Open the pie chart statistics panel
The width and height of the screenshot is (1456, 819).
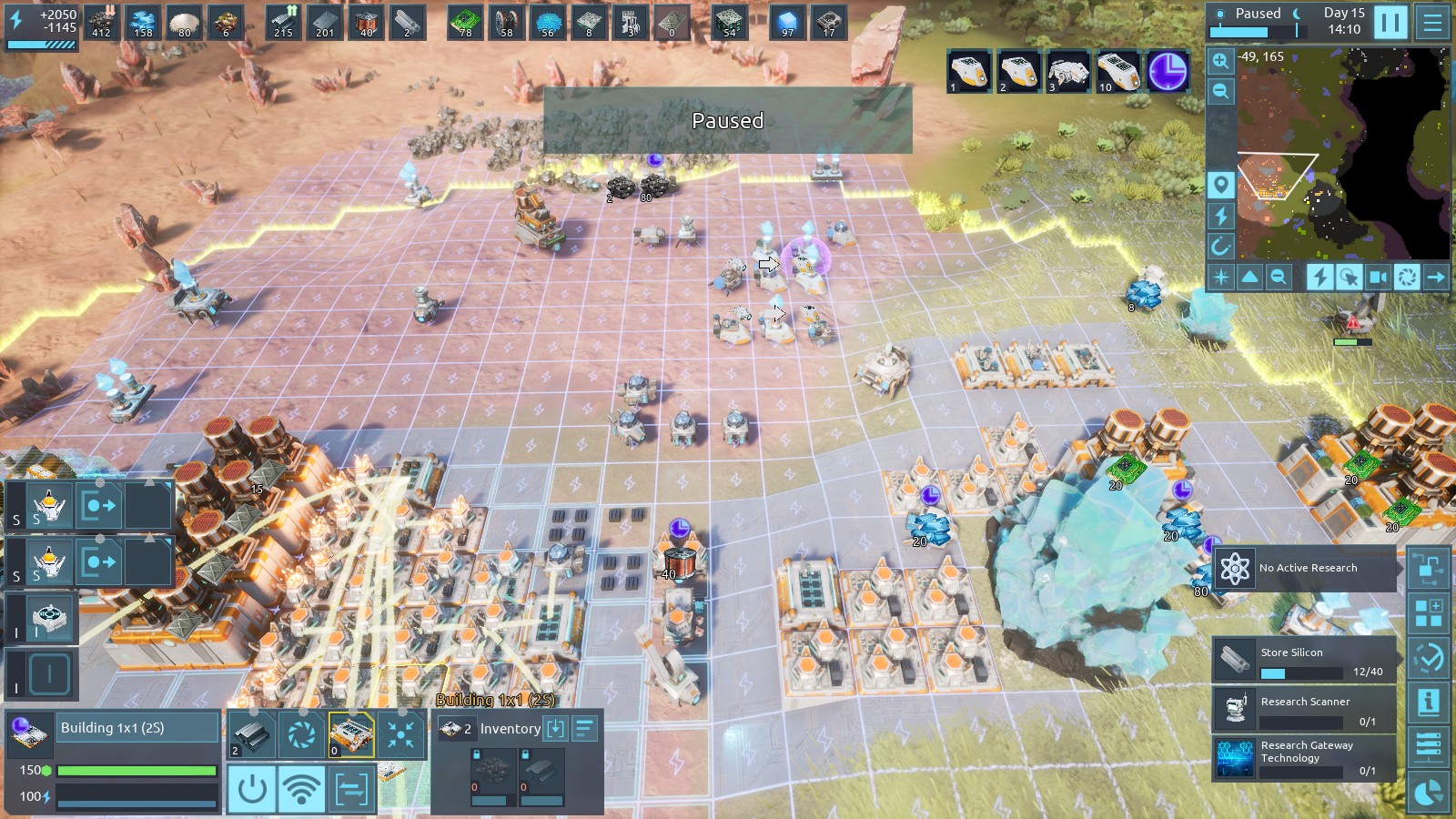(1428, 794)
